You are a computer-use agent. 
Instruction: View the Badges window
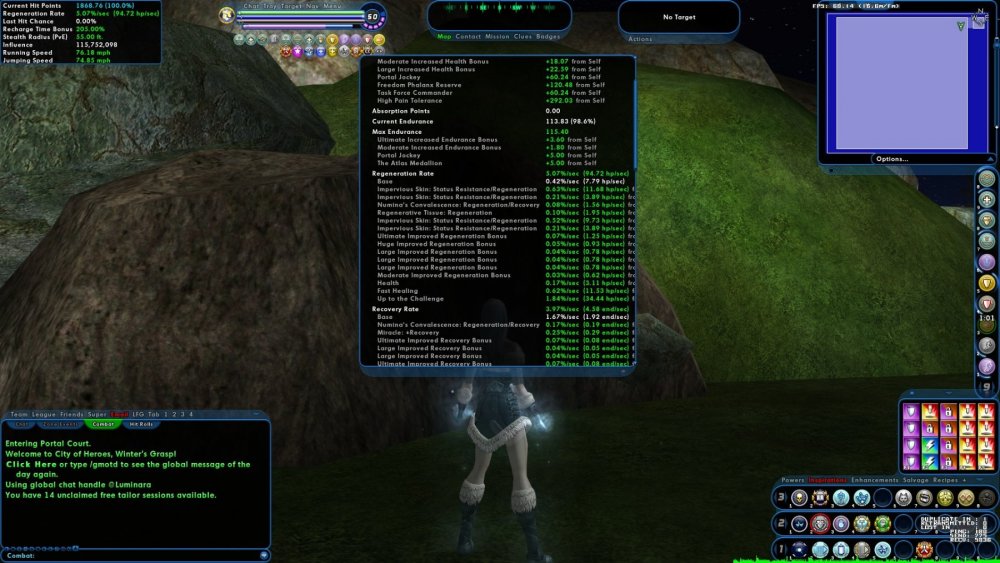point(548,36)
